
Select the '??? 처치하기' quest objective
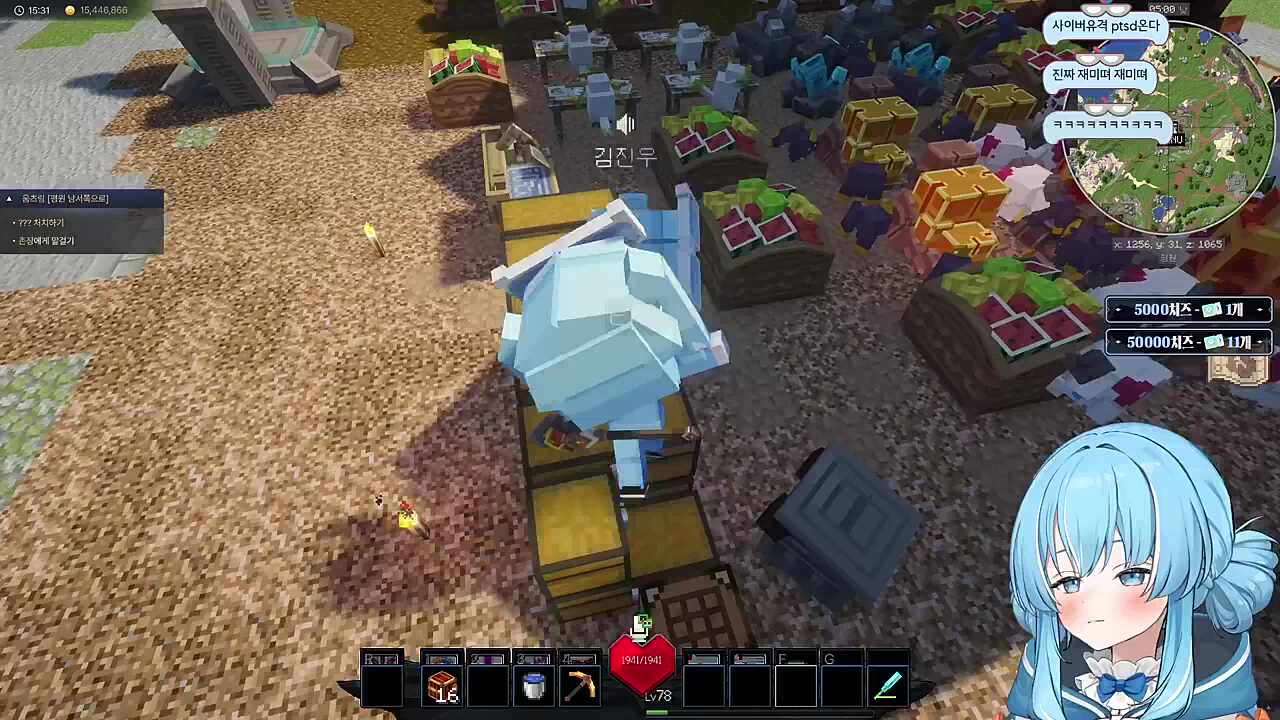point(41,223)
